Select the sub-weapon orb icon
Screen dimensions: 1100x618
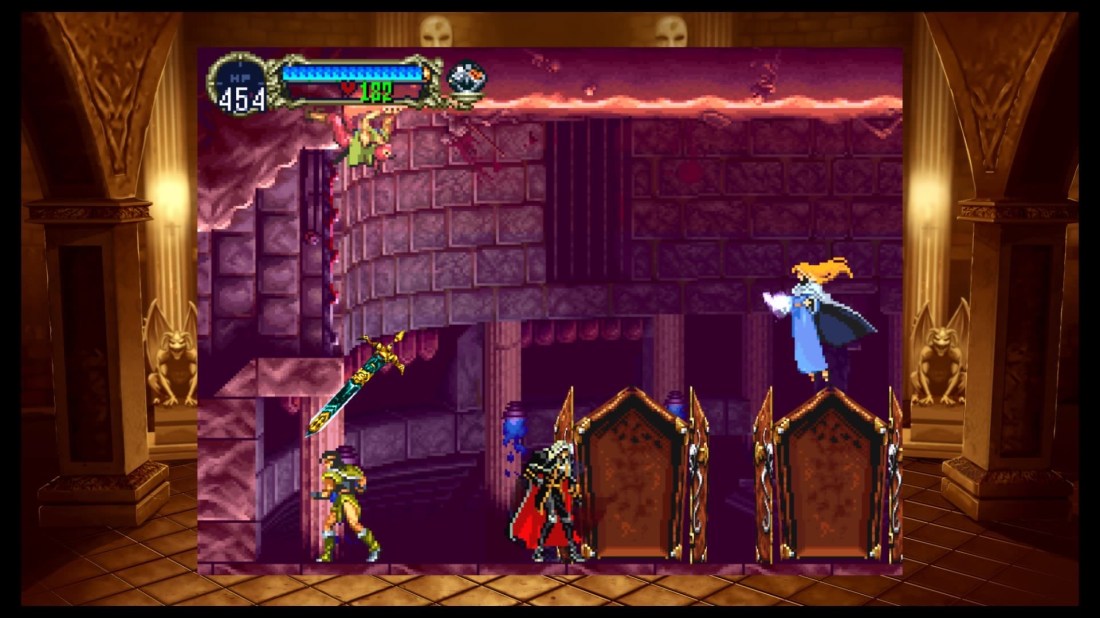[466, 78]
